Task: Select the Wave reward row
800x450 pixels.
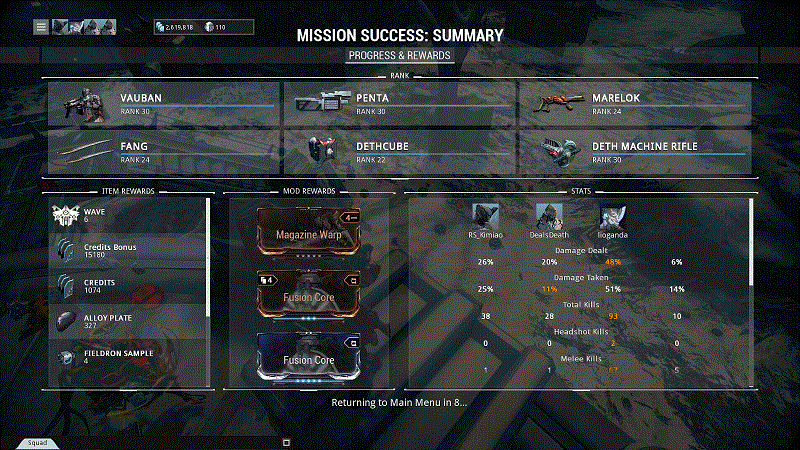Action: [x=129, y=215]
